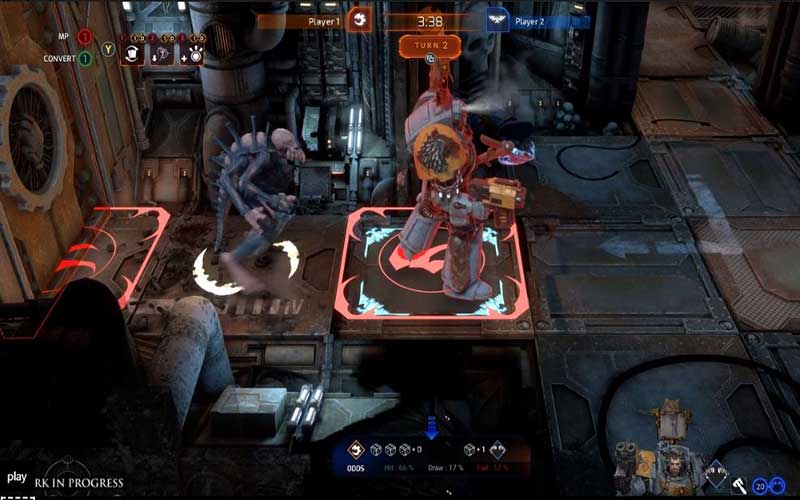Click the video player play label

tap(16, 477)
